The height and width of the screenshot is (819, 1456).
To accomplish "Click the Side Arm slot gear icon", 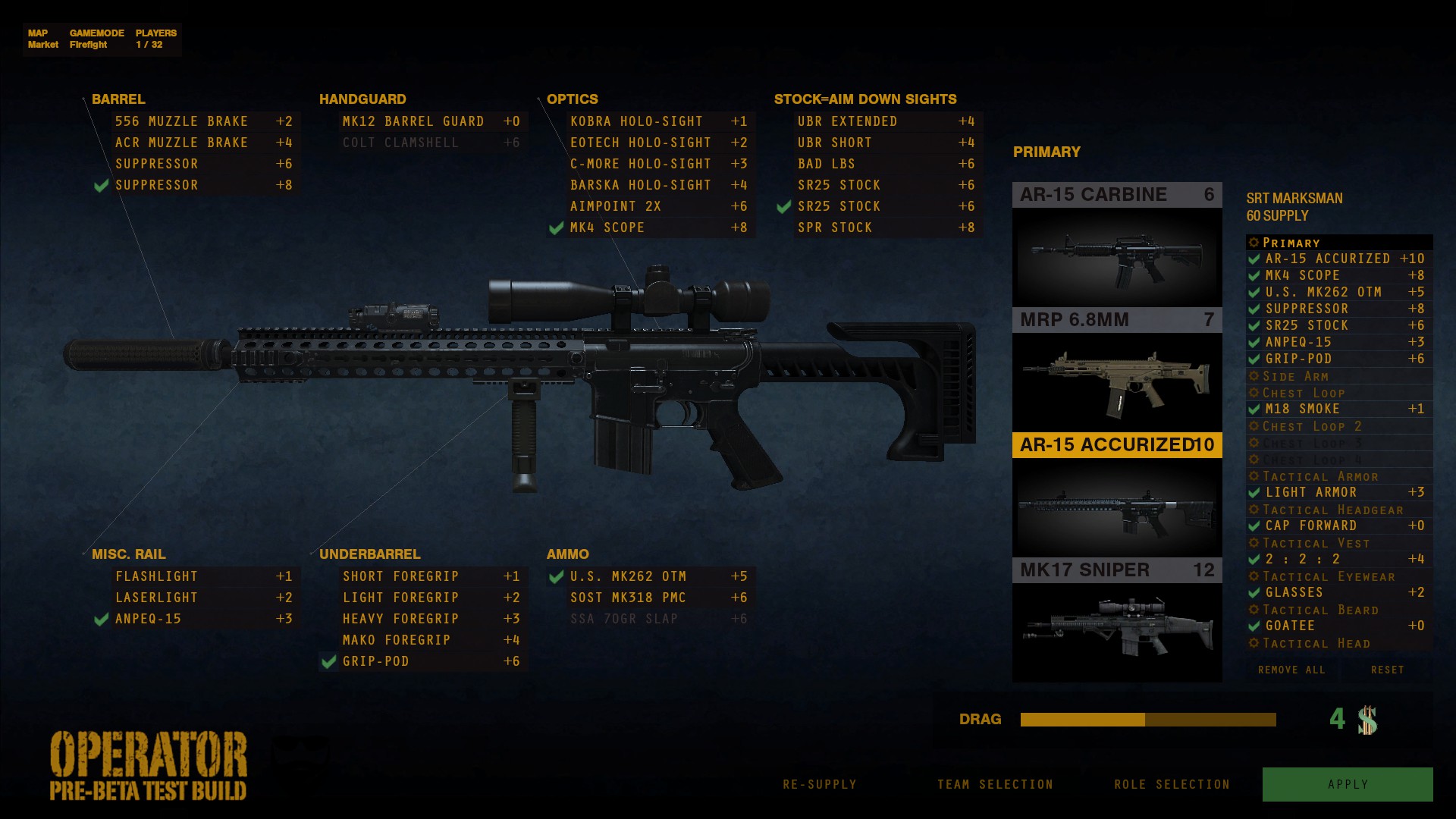I will [1255, 376].
